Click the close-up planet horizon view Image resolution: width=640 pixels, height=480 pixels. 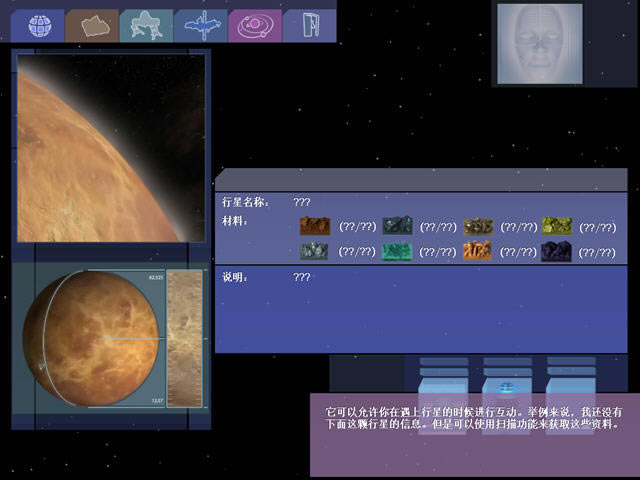[111, 147]
